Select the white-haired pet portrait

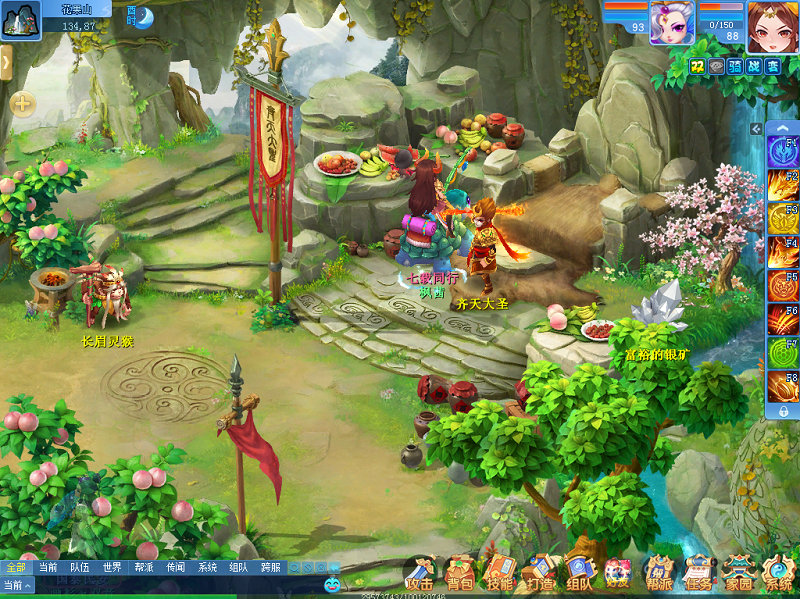pyautogui.click(x=671, y=22)
